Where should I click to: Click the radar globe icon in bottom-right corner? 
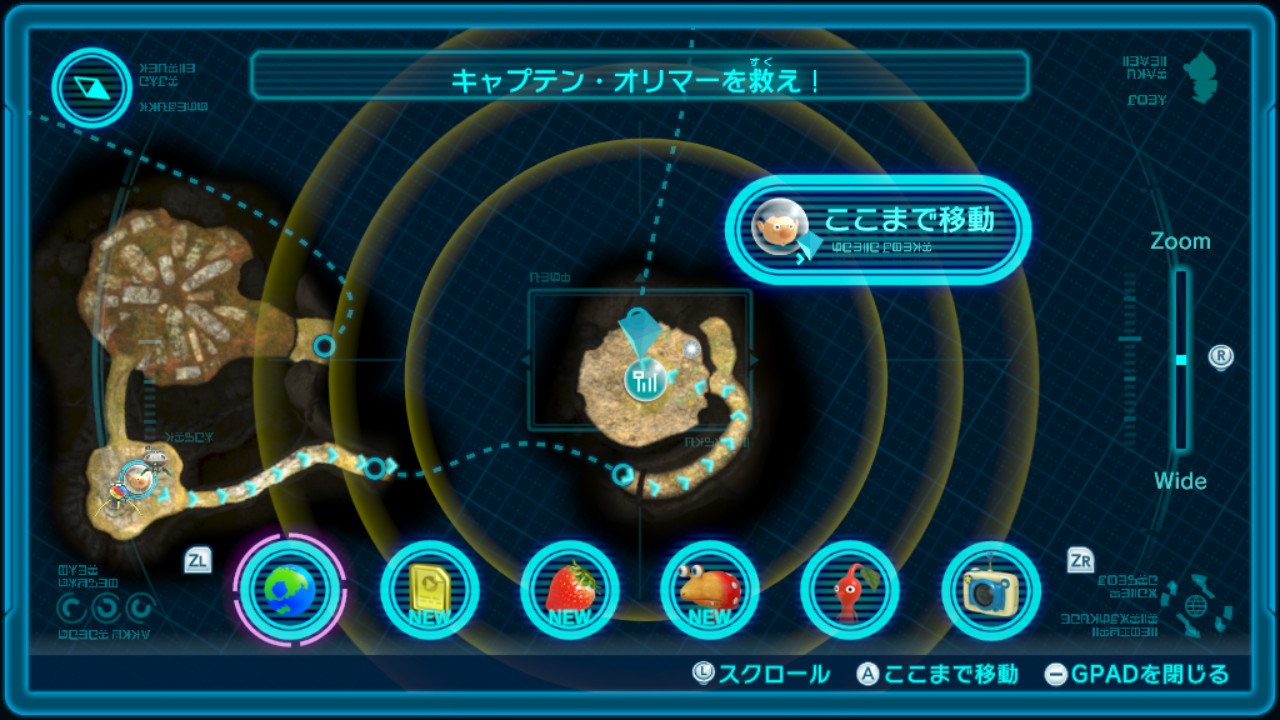coord(1195,605)
